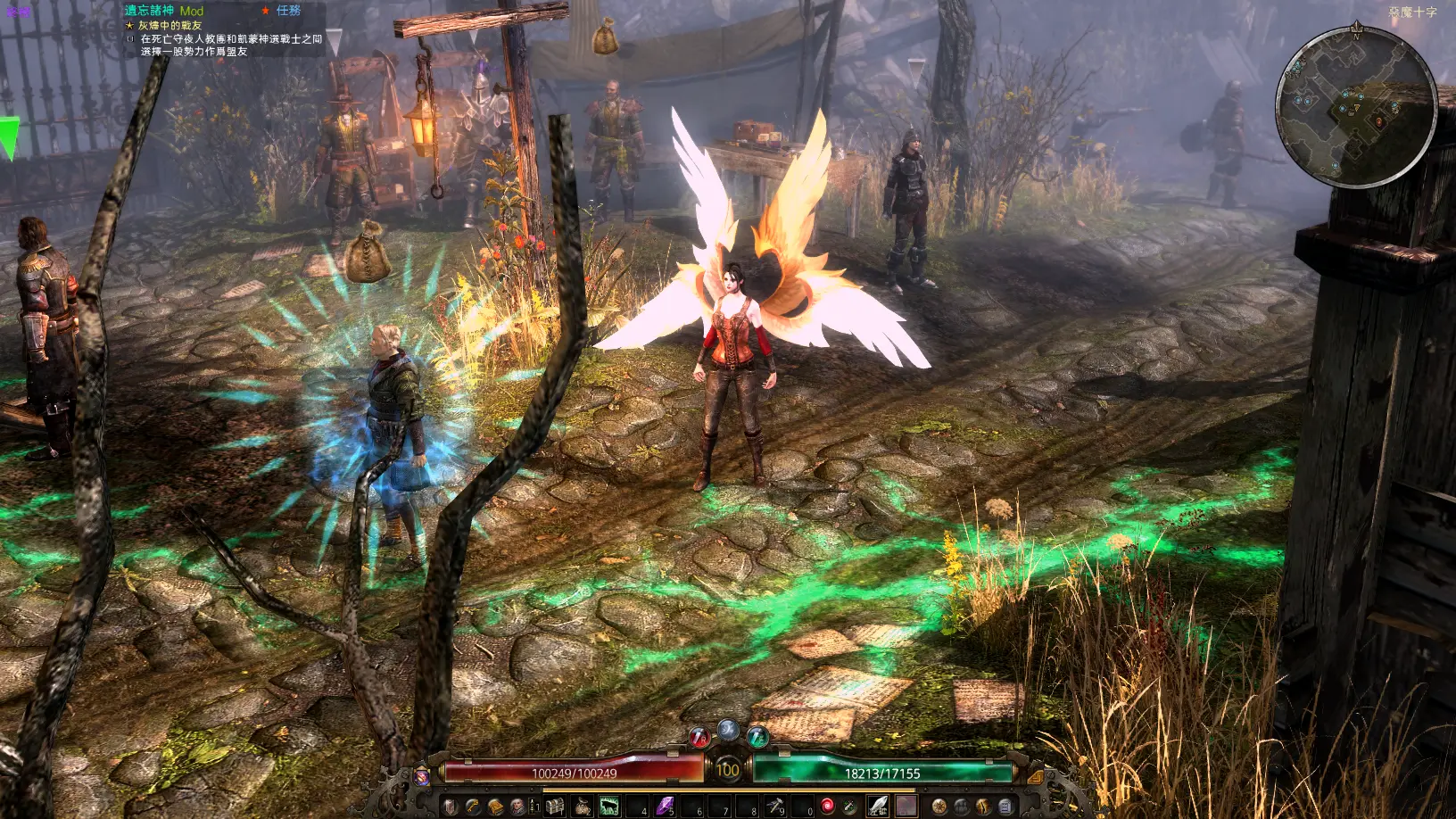Trigger the red swirl skill icon

(827, 807)
